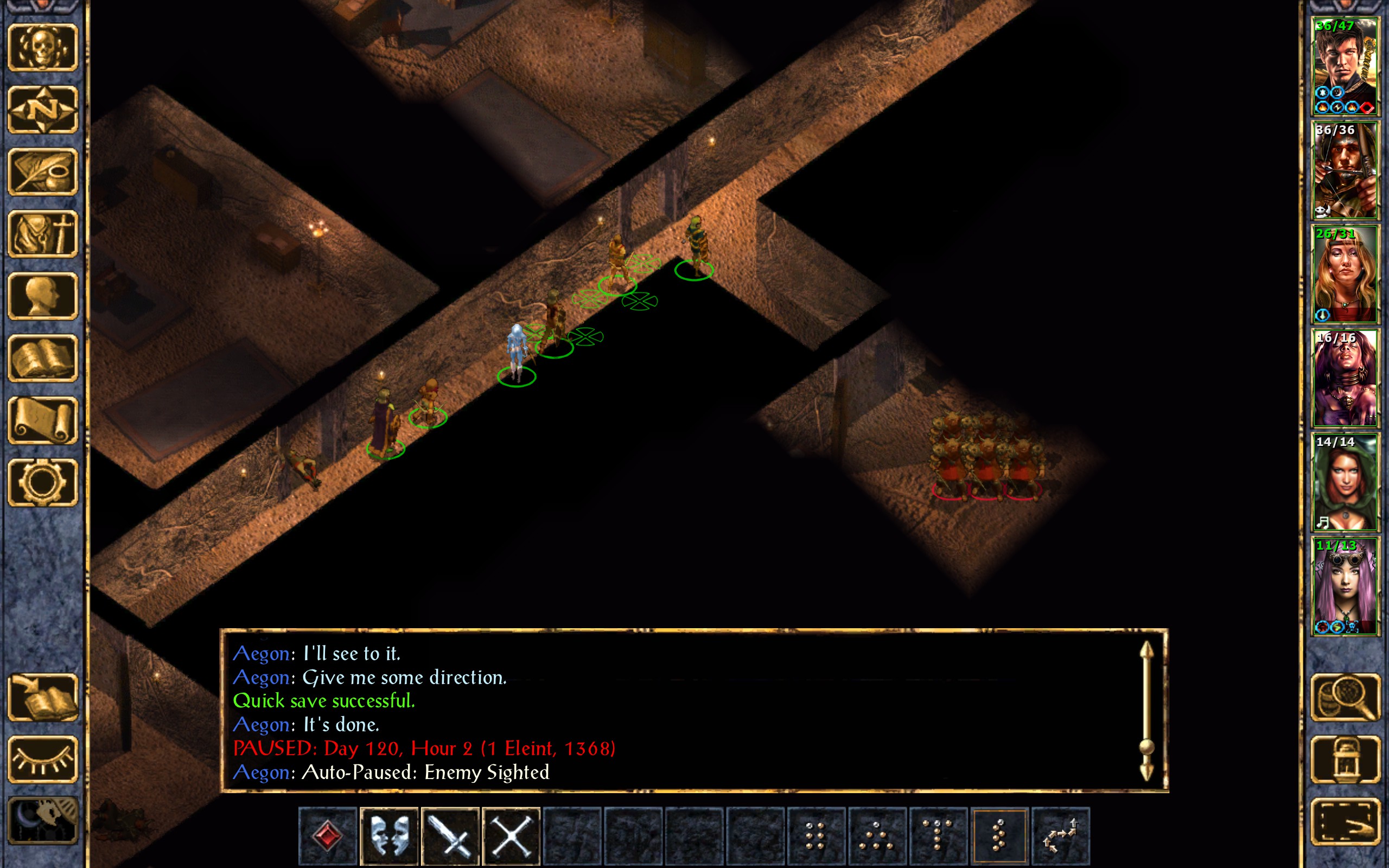The height and width of the screenshot is (868, 1389).
Task: Open the mage spellbook with the open book icon
Action: point(43,358)
